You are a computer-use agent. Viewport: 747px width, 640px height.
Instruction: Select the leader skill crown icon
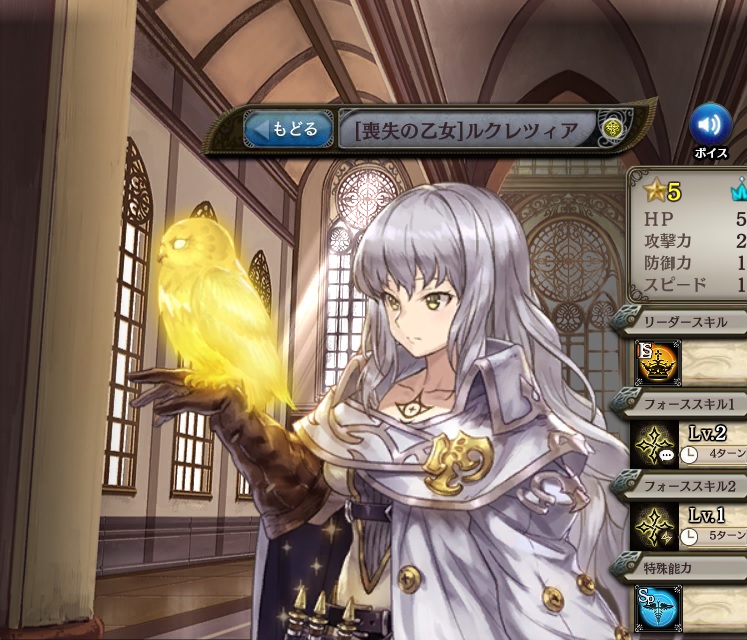click(659, 362)
